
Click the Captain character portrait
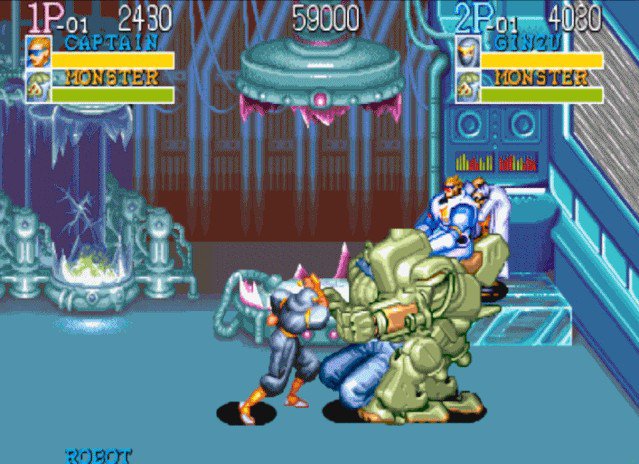[x=37, y=52]
